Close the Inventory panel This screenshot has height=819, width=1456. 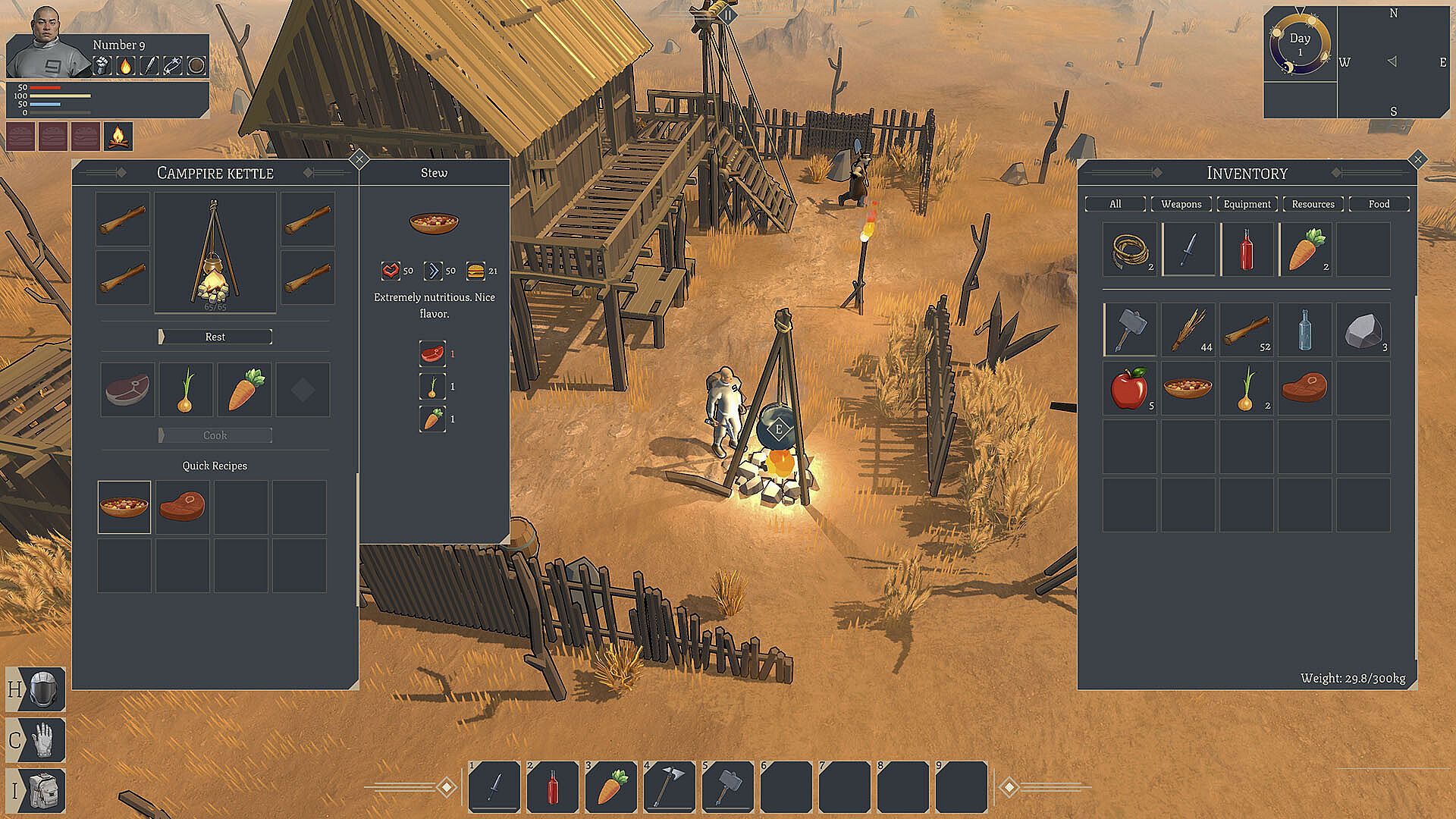[1417, 159]
